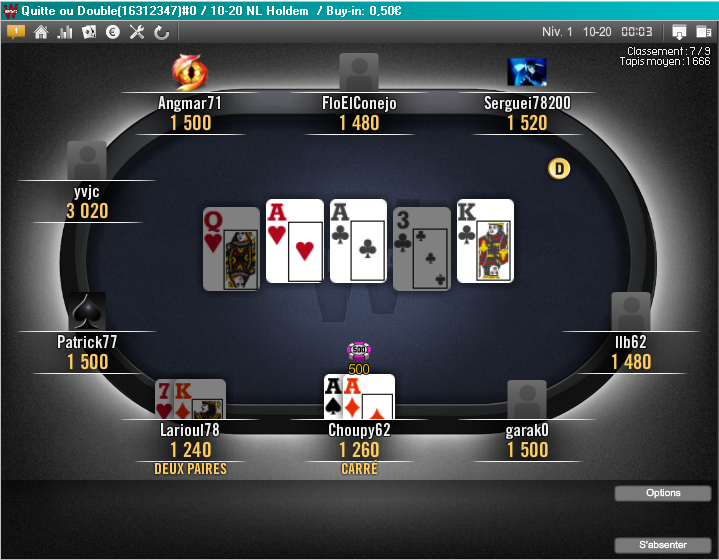Image resolution: width=719 pixels, height=560 pixels.
Task: Click the monitor icon beside the level timer
Action: click(679, 32)
